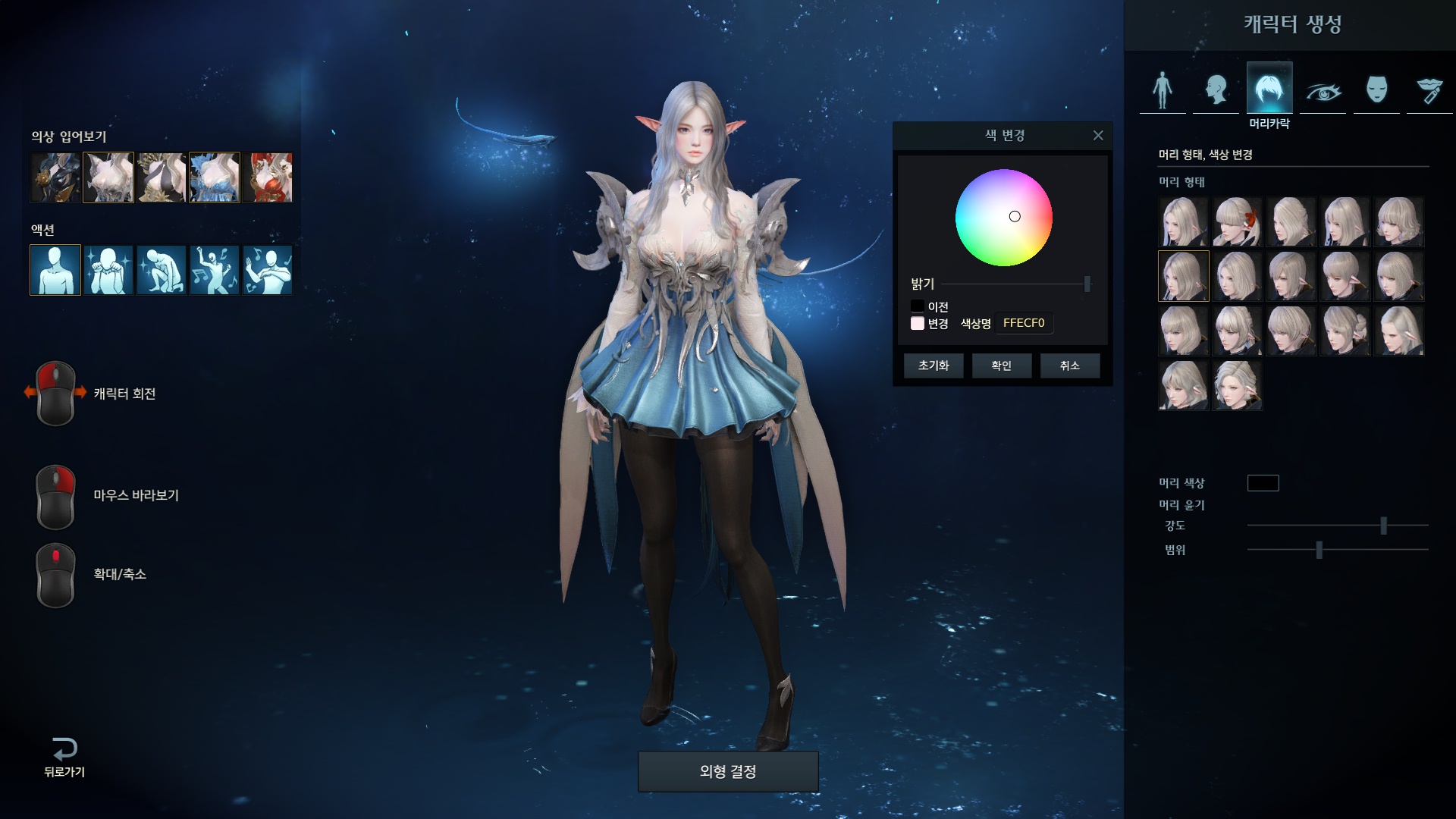The image size is (1456, 819).
Task: Choose the hairstyle with red ribbon
Action: pos(1237,222)
